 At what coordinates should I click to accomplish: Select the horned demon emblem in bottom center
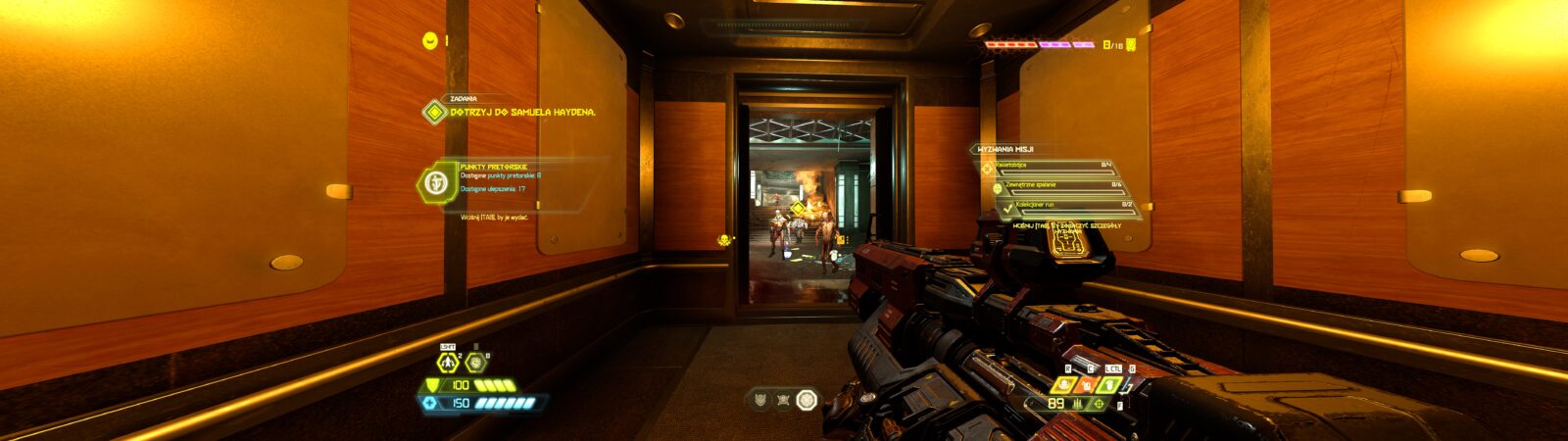(x=760, y=399)
